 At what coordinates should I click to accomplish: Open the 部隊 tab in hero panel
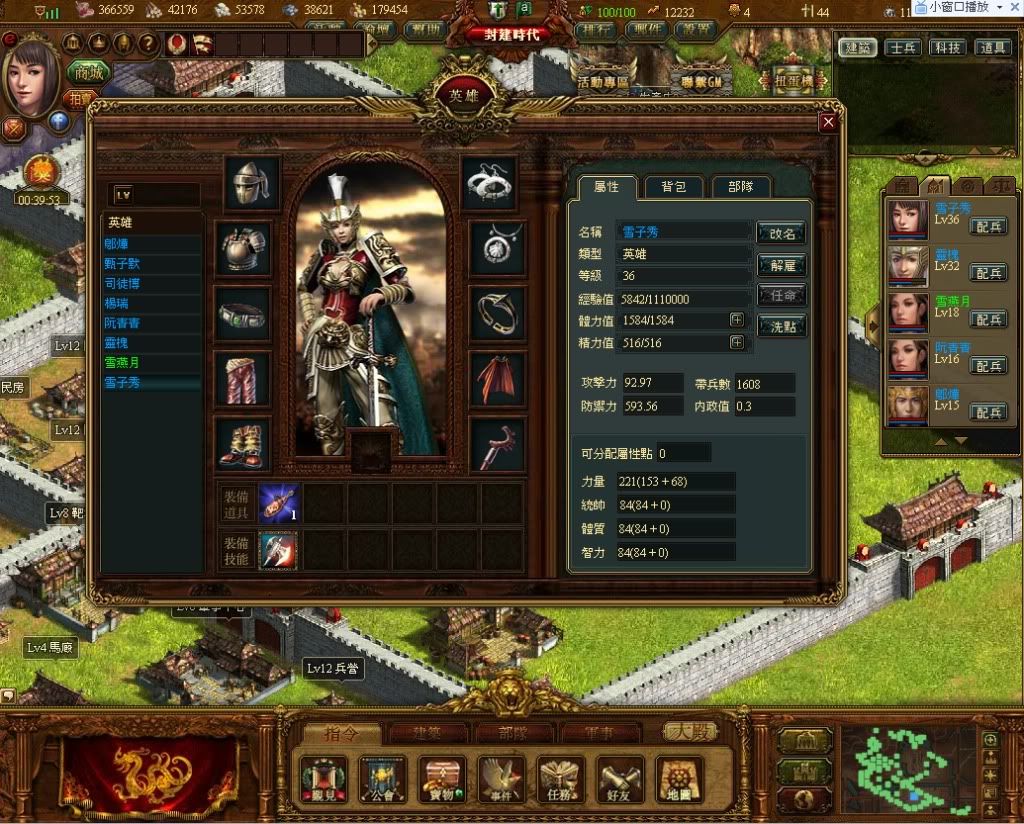coord(741,186)
